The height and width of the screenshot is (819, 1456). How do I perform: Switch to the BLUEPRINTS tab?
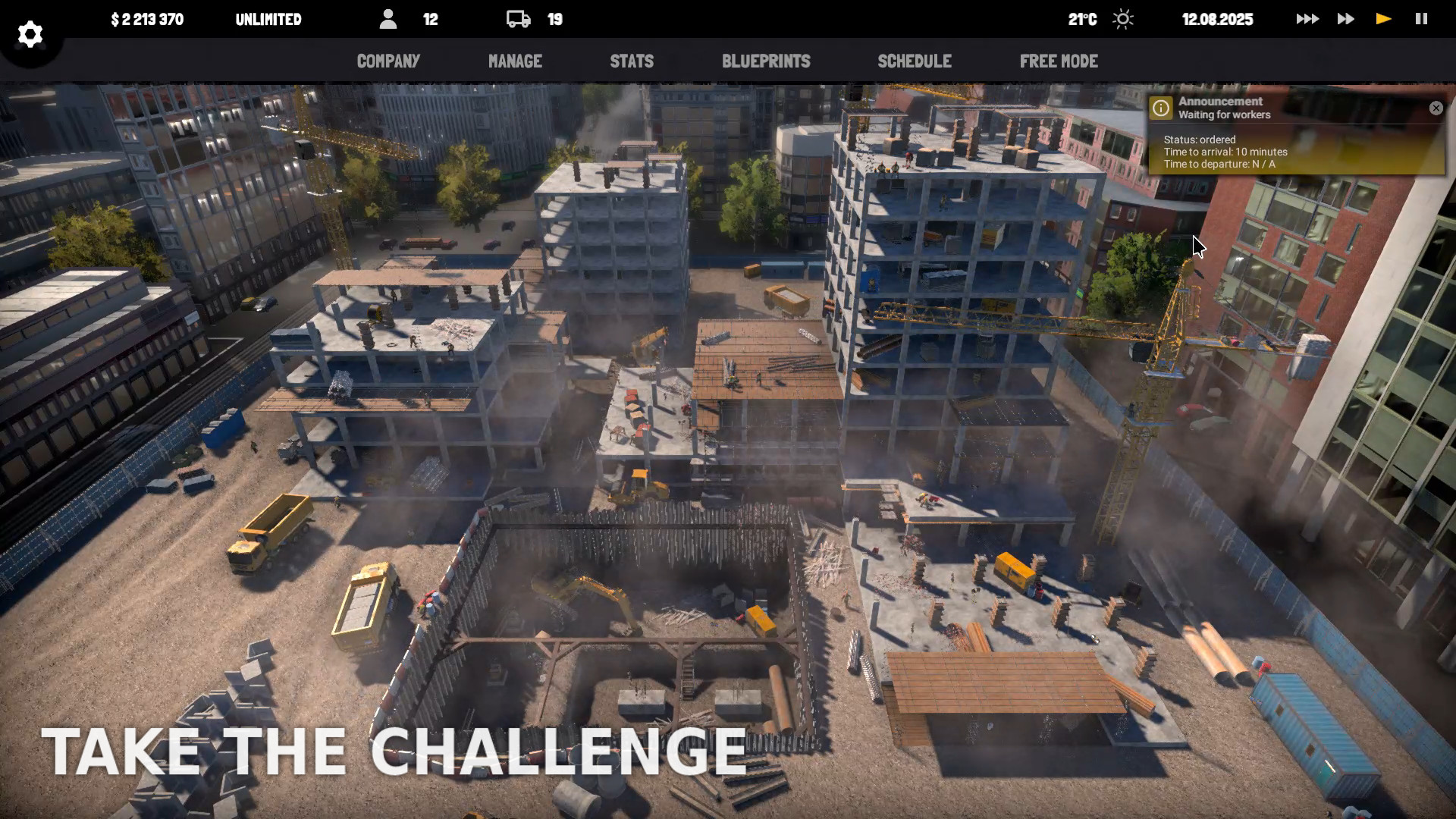[766, 61]
